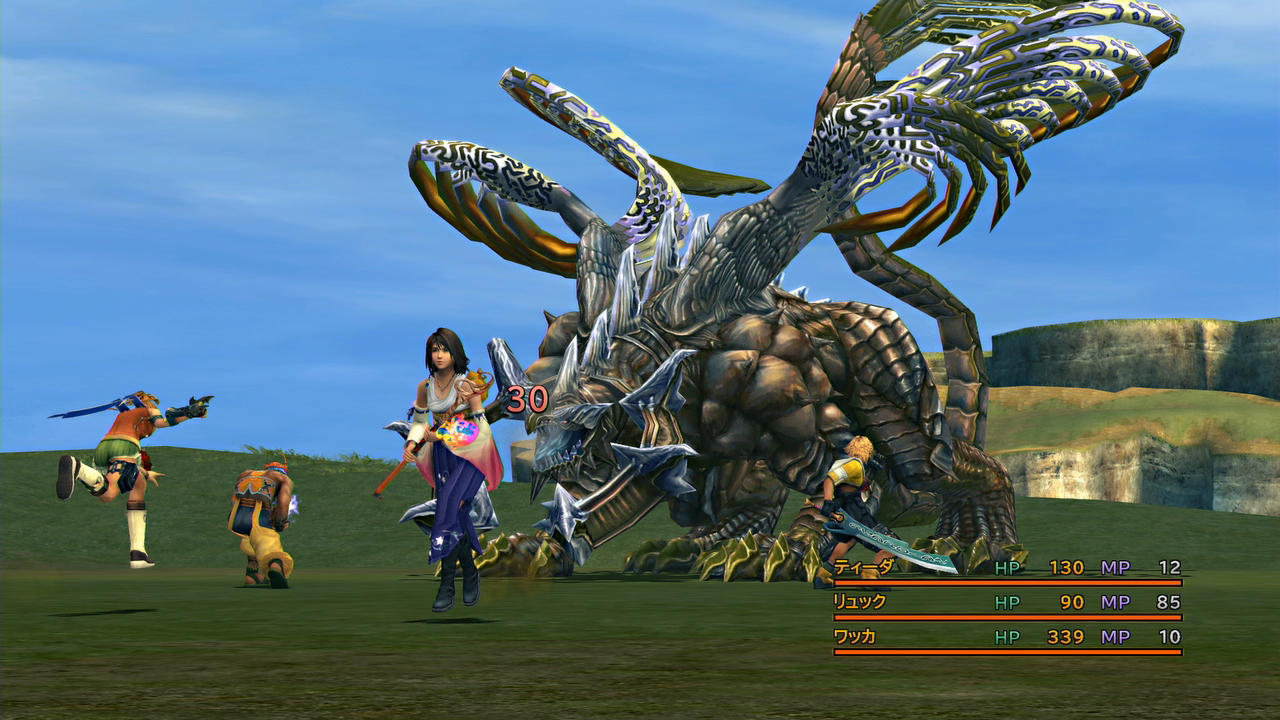Choose リュック's party status row

pyautogui.click(x=859, y=602)
